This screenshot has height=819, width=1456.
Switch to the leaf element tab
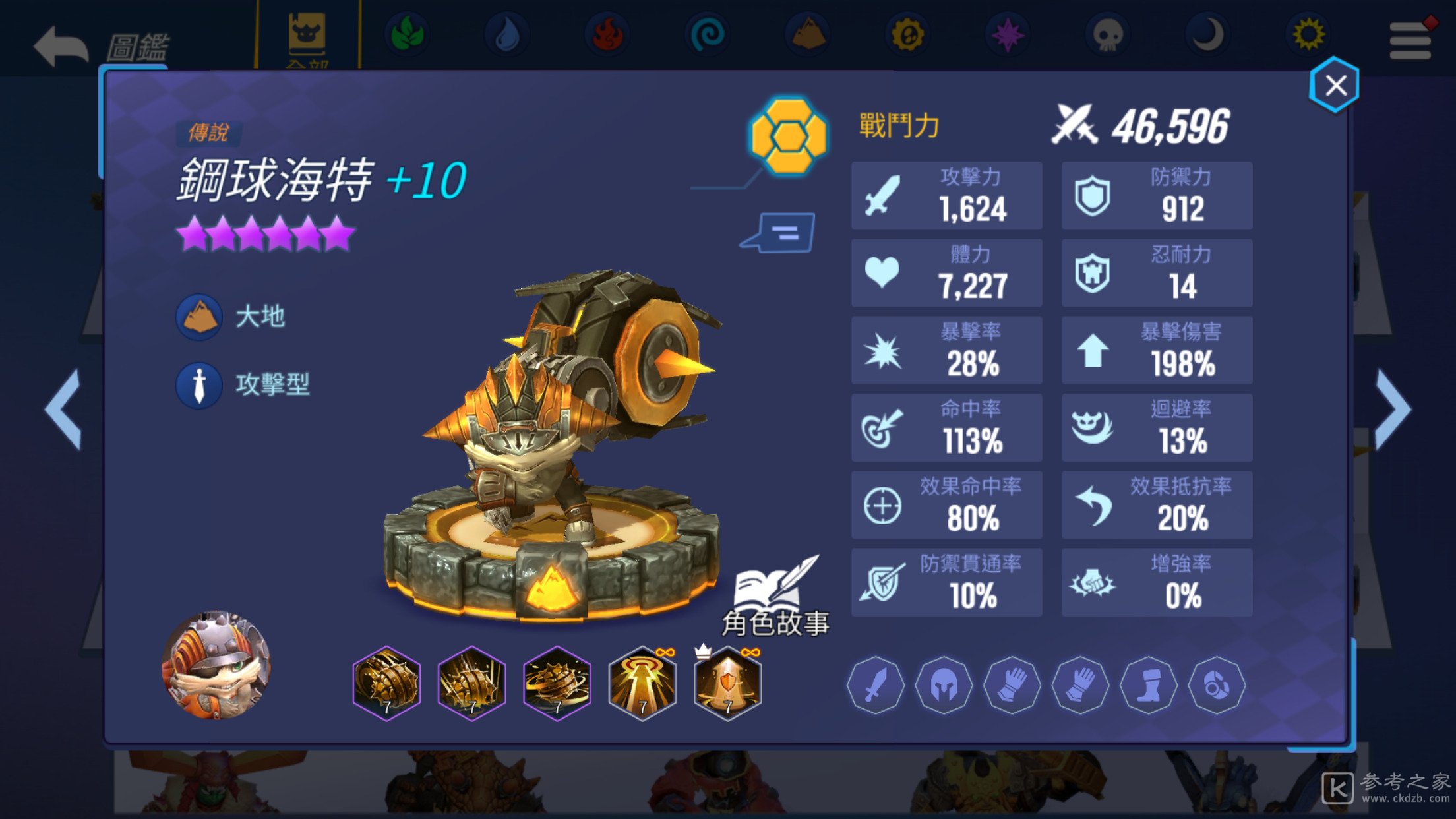coord(407,34)
